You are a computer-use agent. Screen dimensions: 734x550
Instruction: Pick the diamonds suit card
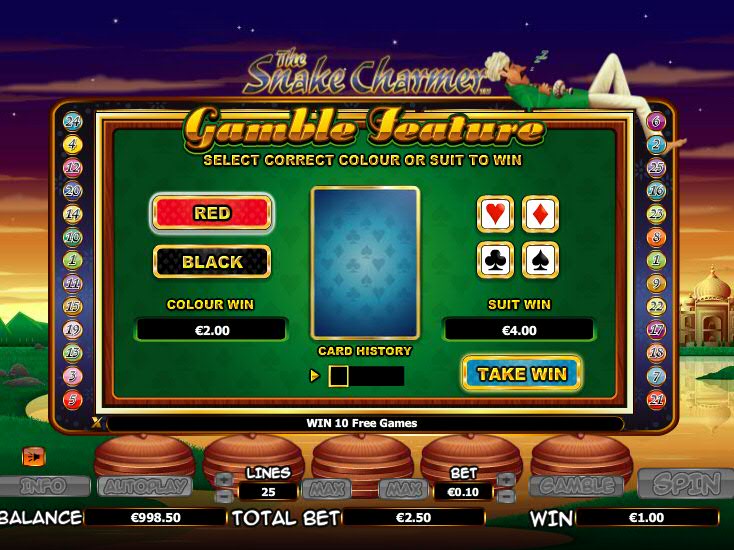pyautogui.click(x=540, y=214)
